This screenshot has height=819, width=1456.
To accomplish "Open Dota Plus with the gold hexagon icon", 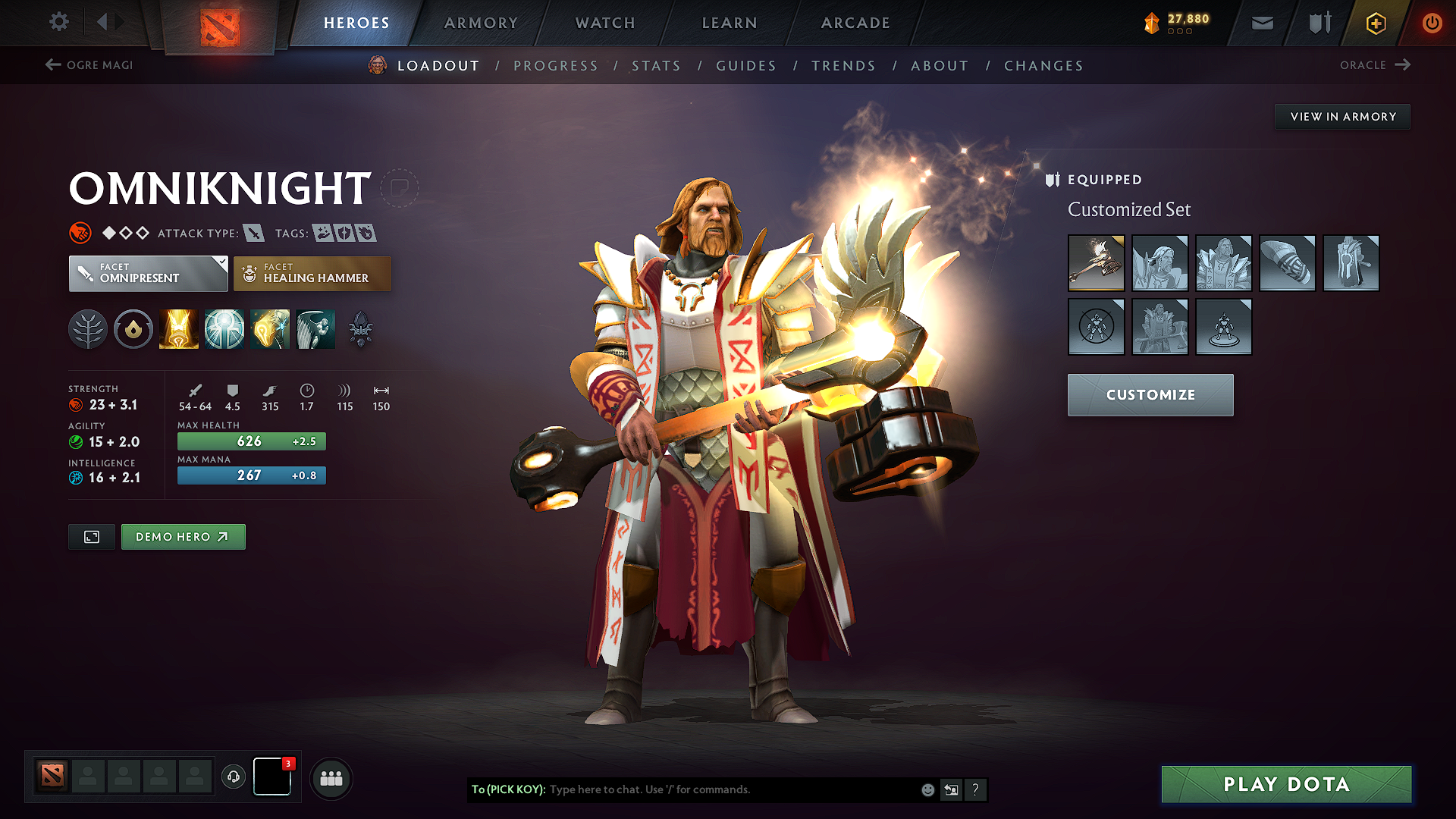I will [x=1374, y=23].
